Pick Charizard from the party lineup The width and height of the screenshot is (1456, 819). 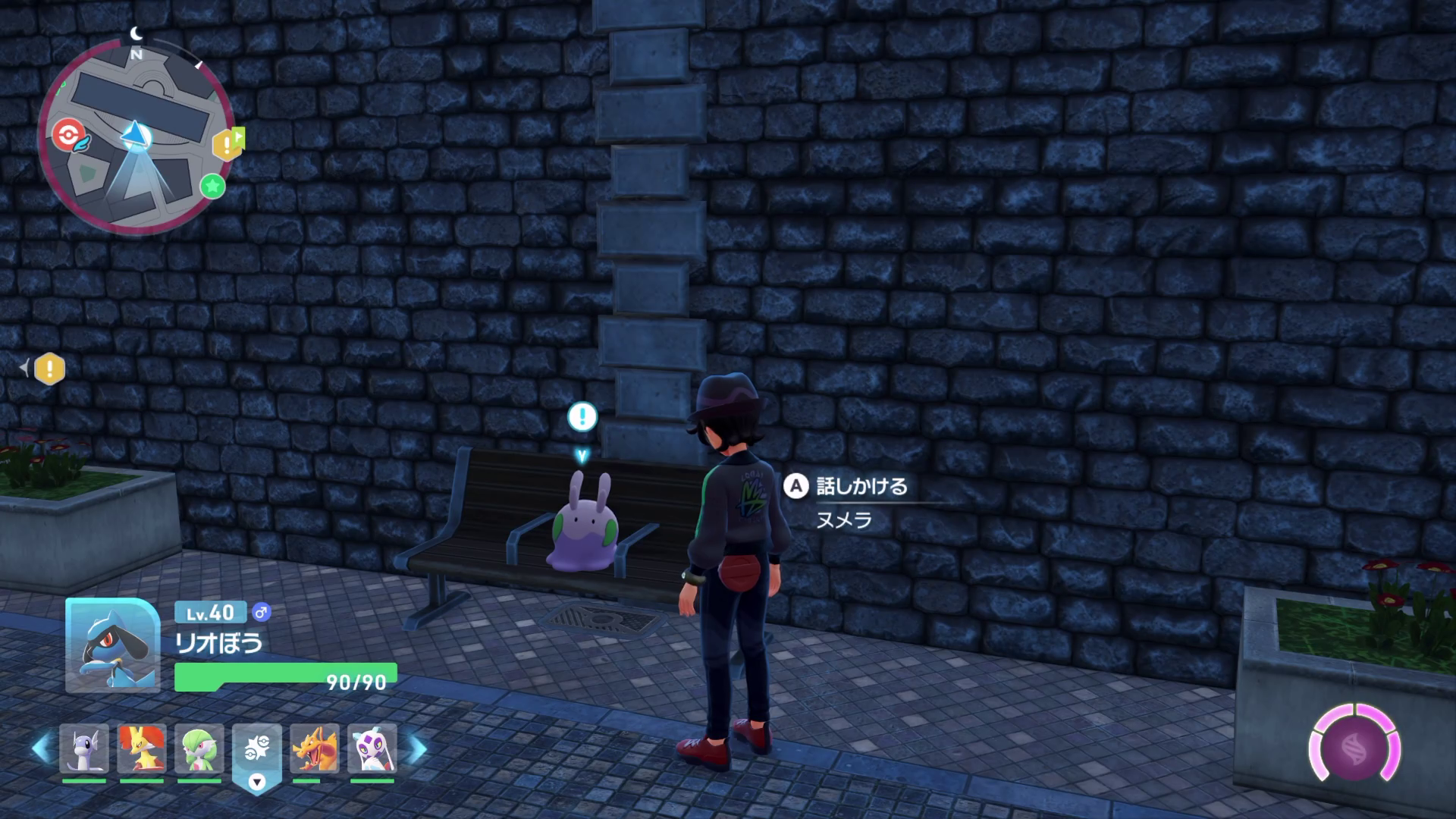point(315,749)
